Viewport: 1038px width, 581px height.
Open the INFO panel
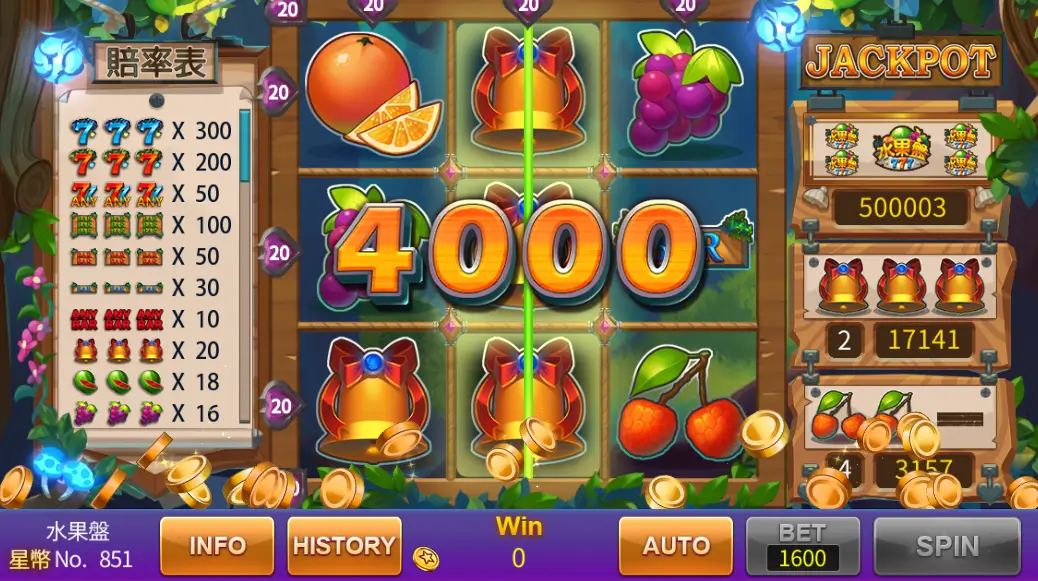[217, 545]
